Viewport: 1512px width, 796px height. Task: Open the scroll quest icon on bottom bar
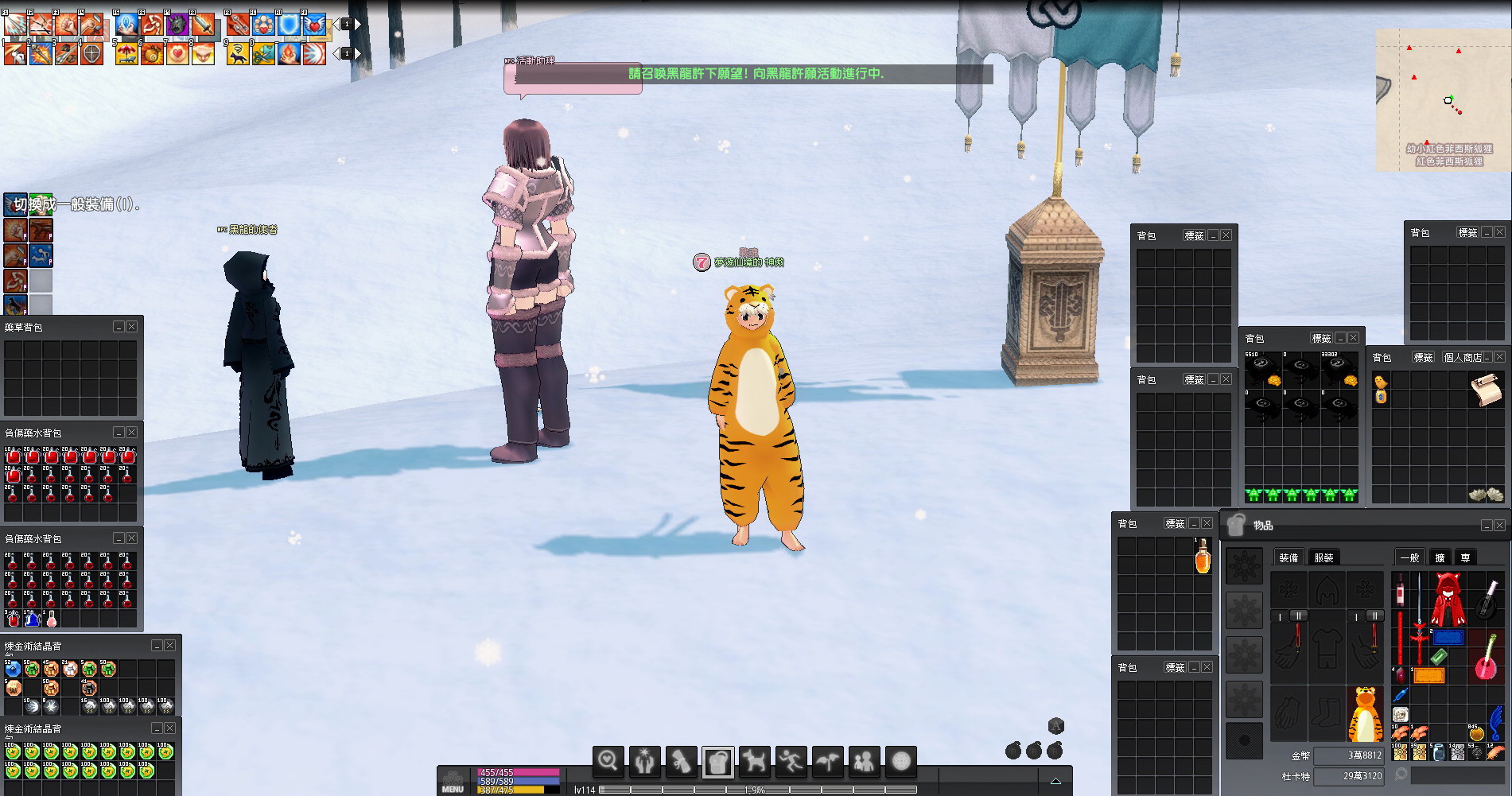coord(681,762)
